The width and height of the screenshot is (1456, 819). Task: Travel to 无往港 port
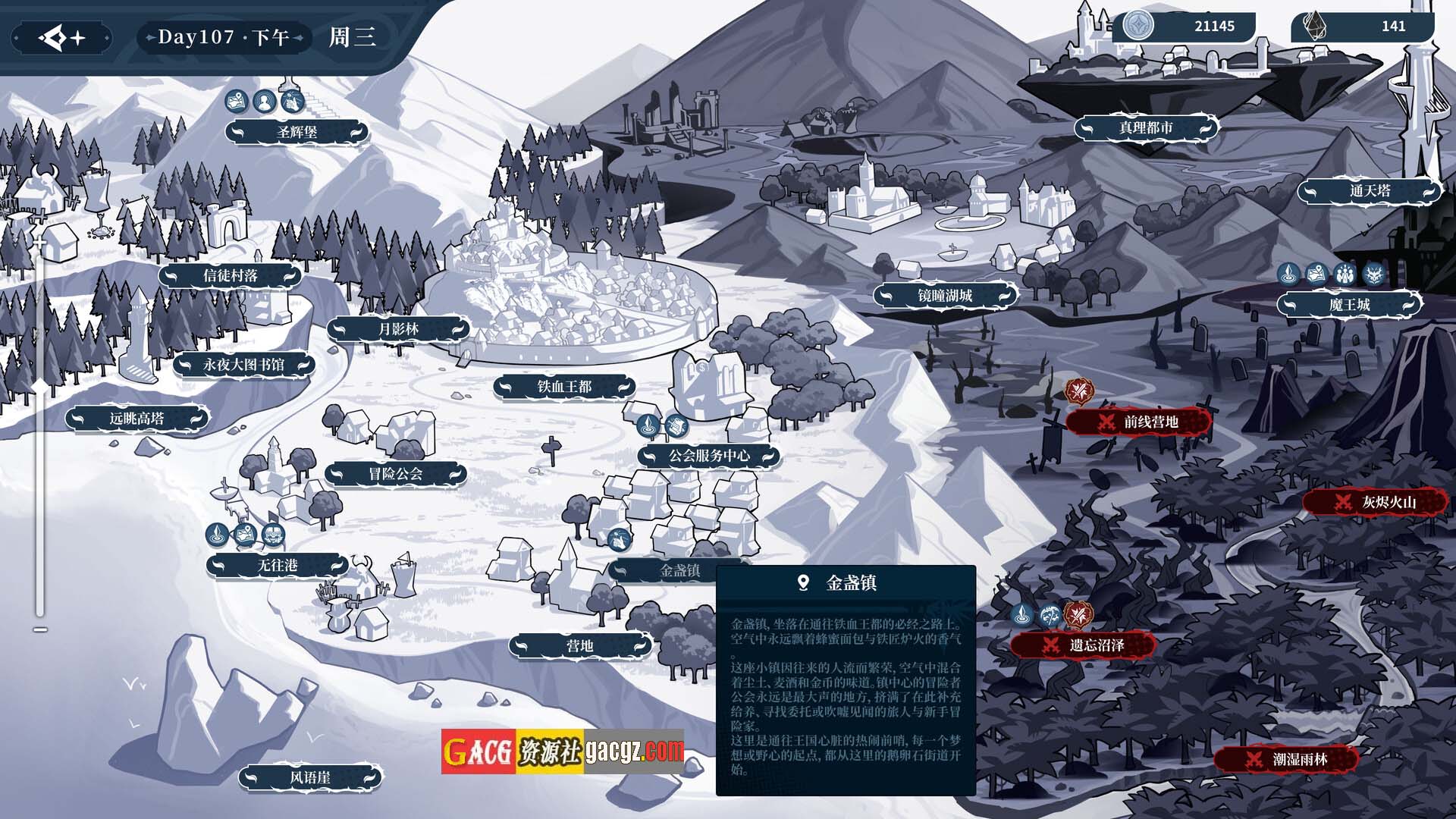point(278,565)
